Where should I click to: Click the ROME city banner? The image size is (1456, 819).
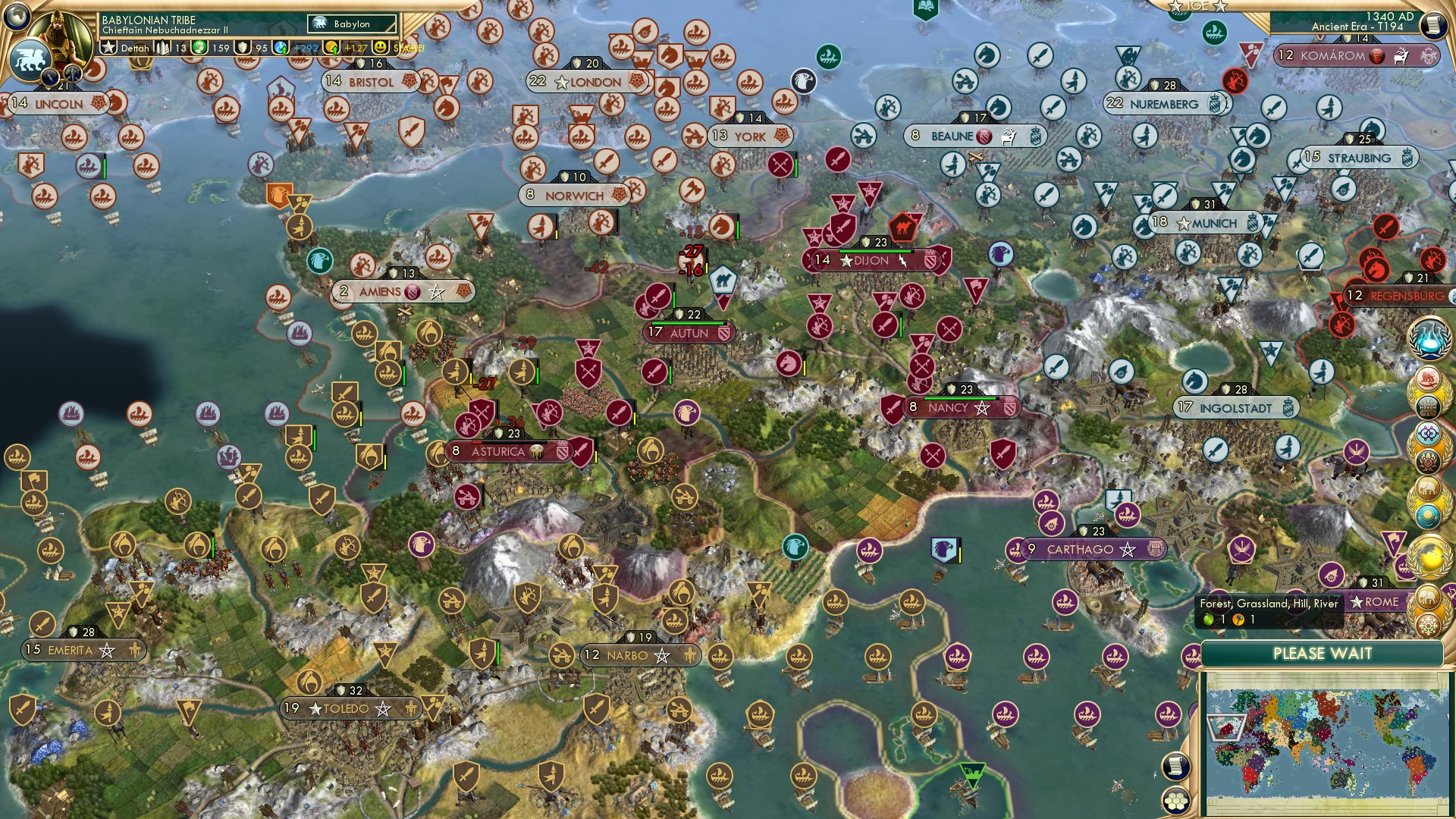point(1377,601)
